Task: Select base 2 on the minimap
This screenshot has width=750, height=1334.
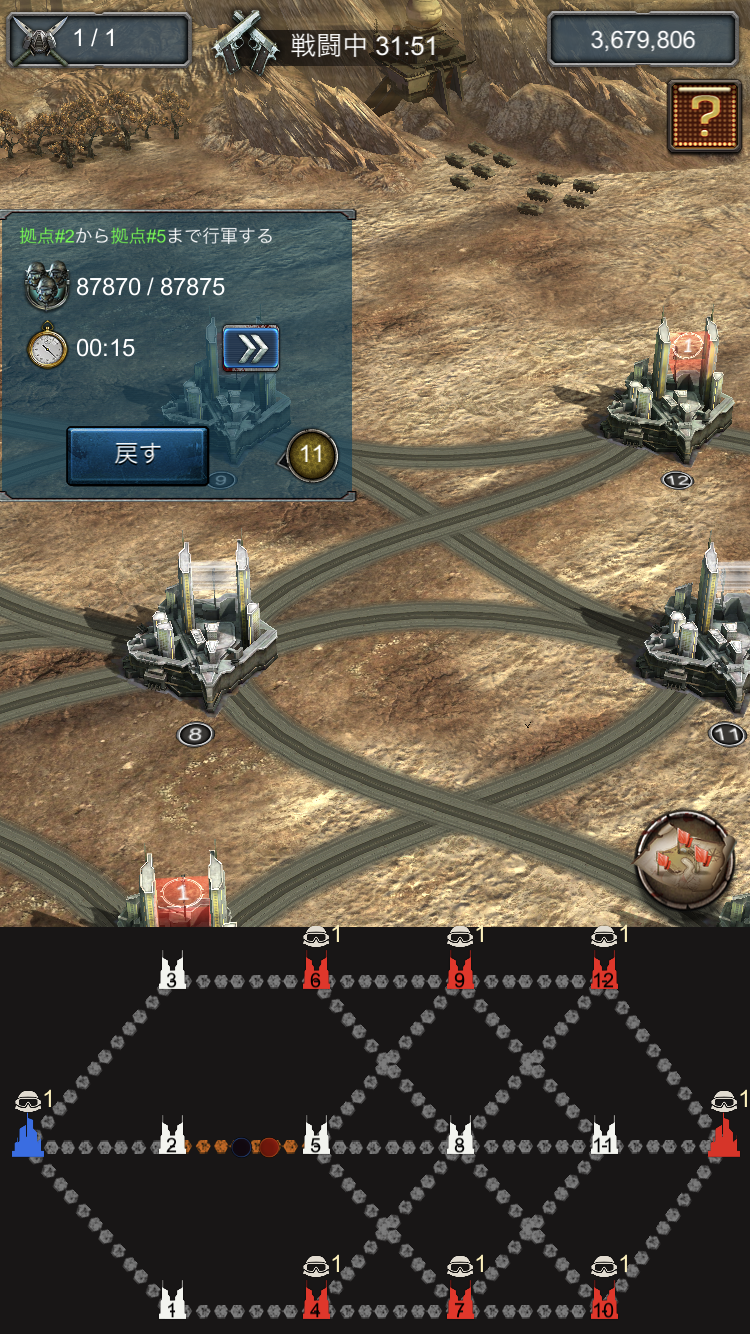Action: click(172, 1139)
